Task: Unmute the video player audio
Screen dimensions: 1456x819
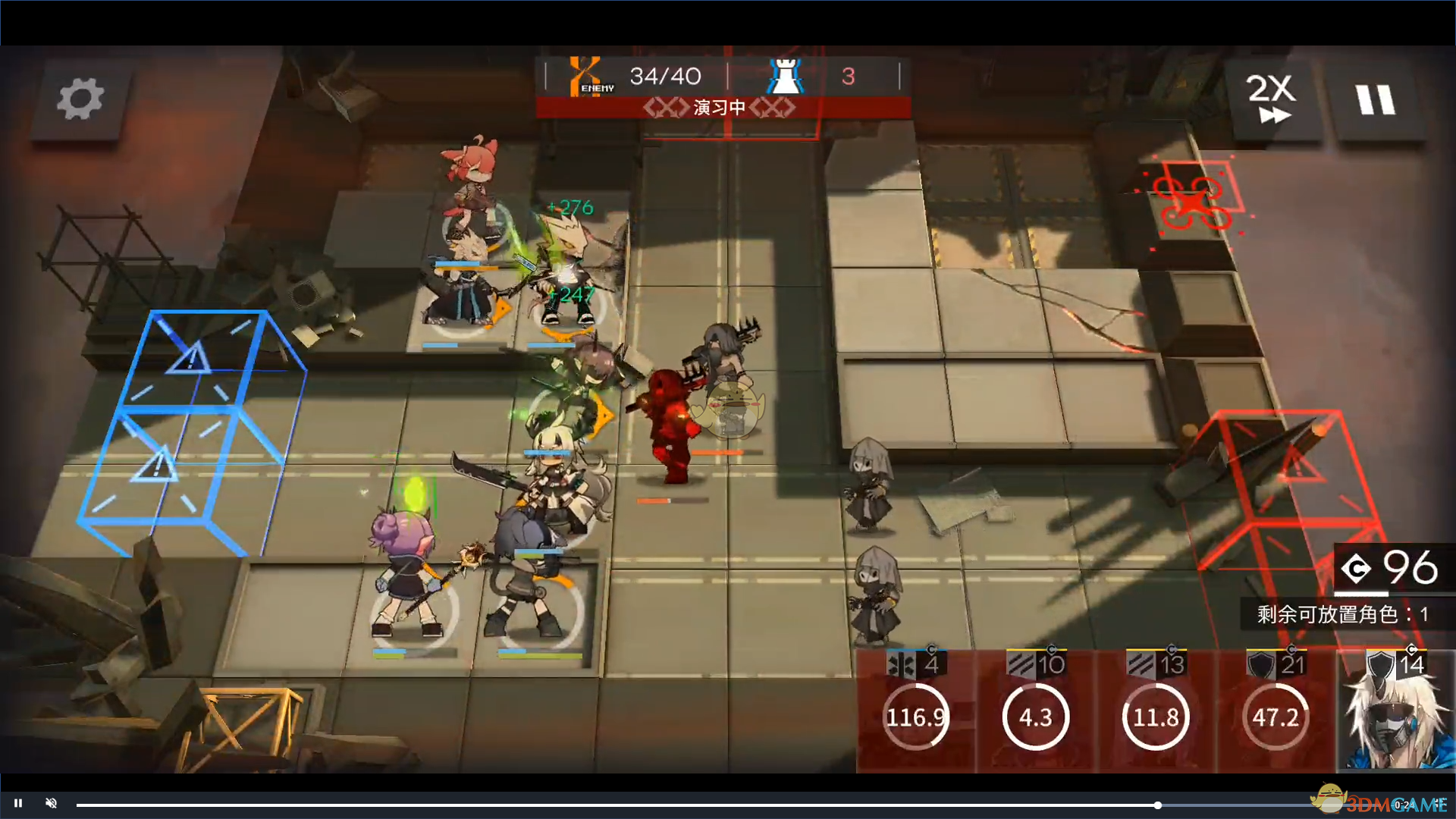Action: click(x=52, y=803)
